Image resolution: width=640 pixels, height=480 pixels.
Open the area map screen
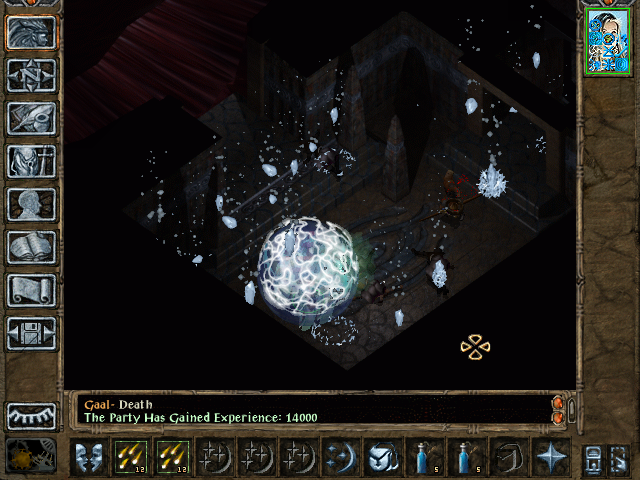click(32, 75)
